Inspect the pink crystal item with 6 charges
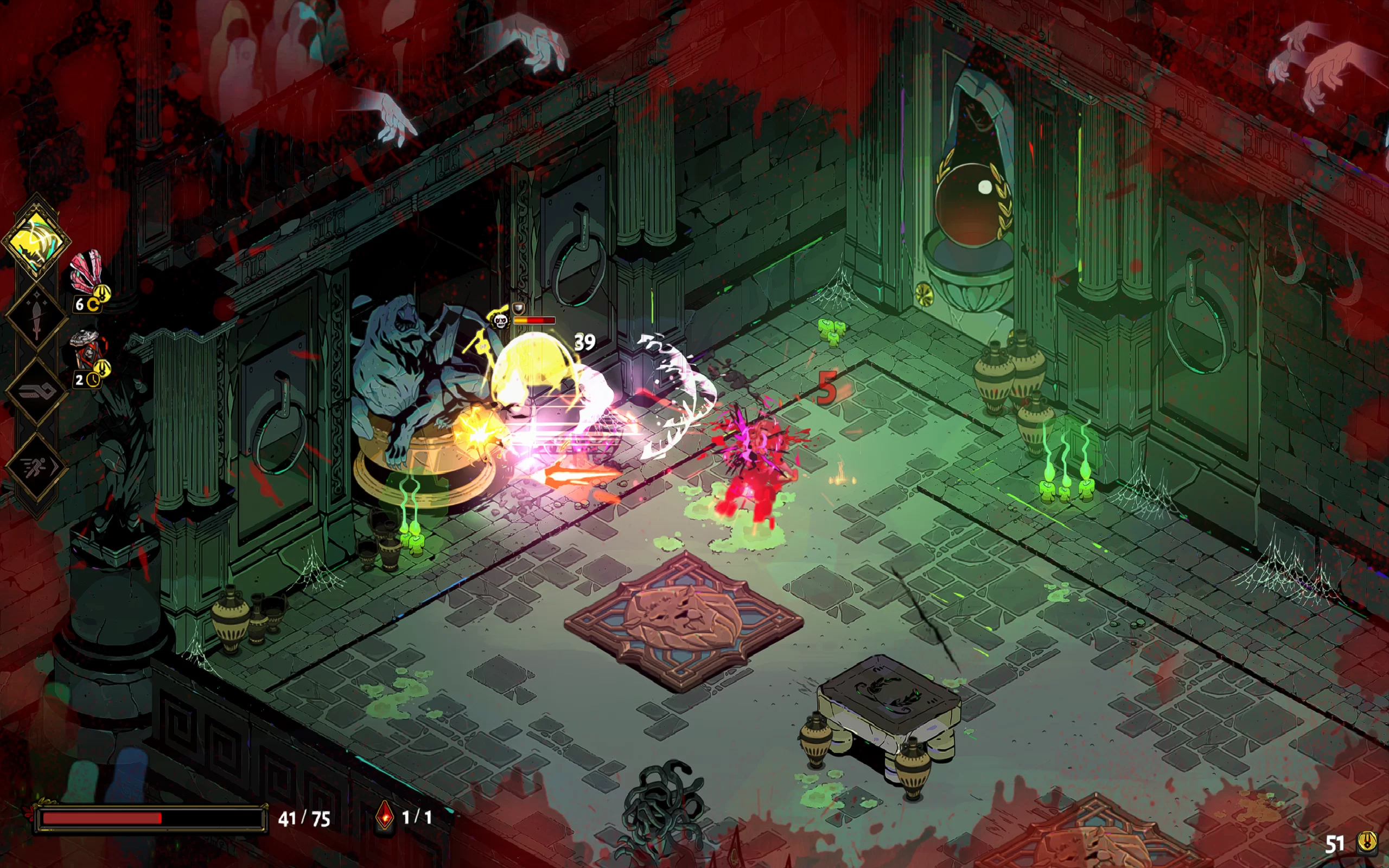This screenshot has width=1389, height=868. 86,272
